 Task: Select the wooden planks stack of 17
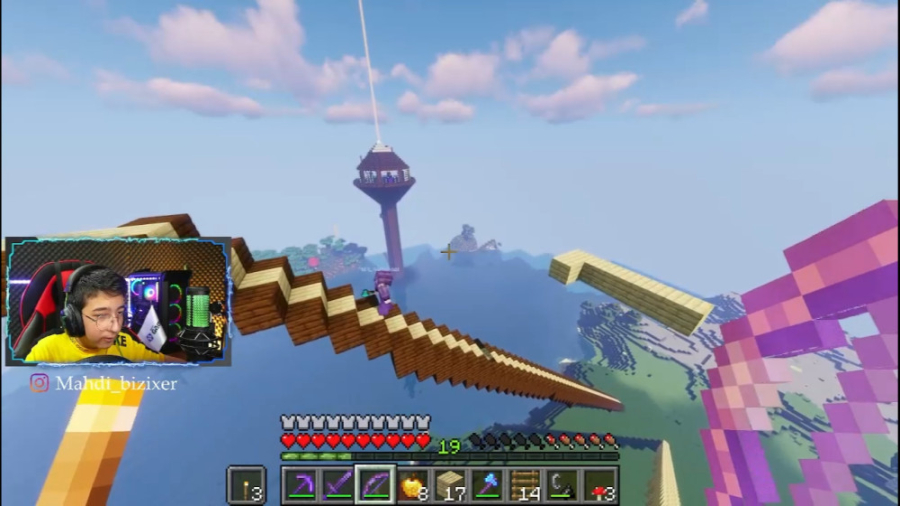click(x=450, y=485)
